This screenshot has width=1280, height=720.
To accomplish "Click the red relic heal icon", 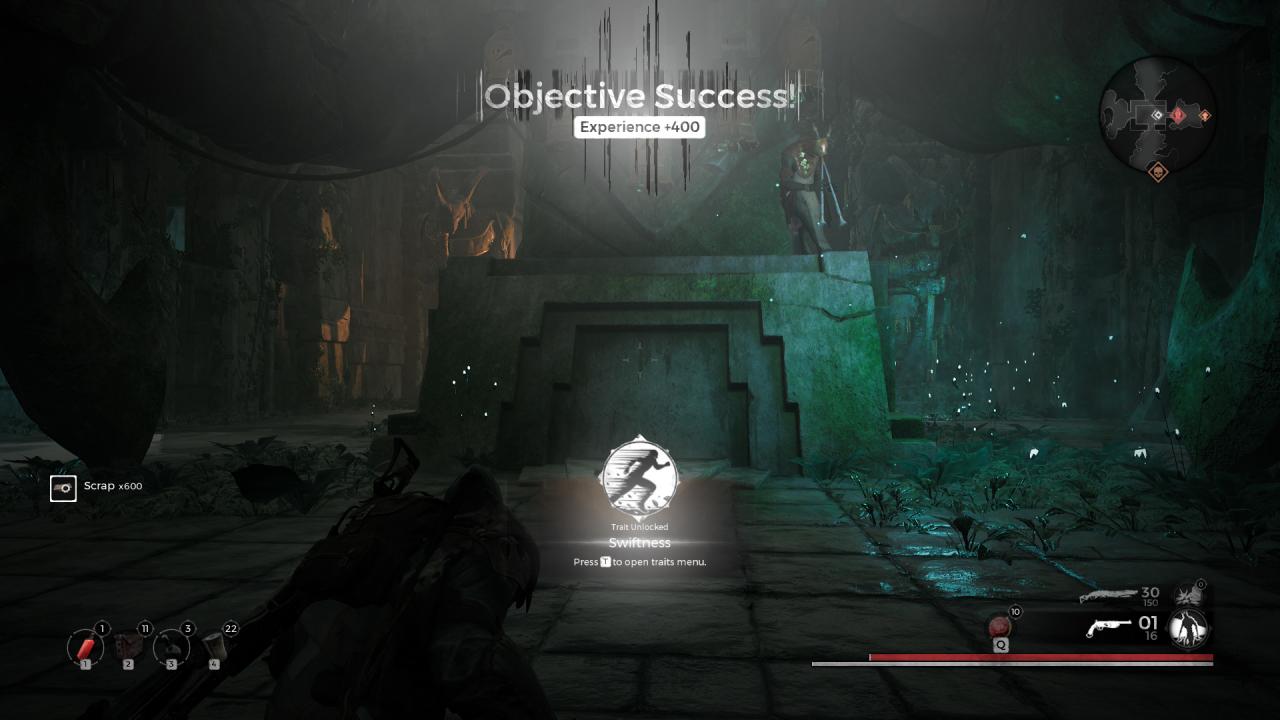I will (999, 628).
